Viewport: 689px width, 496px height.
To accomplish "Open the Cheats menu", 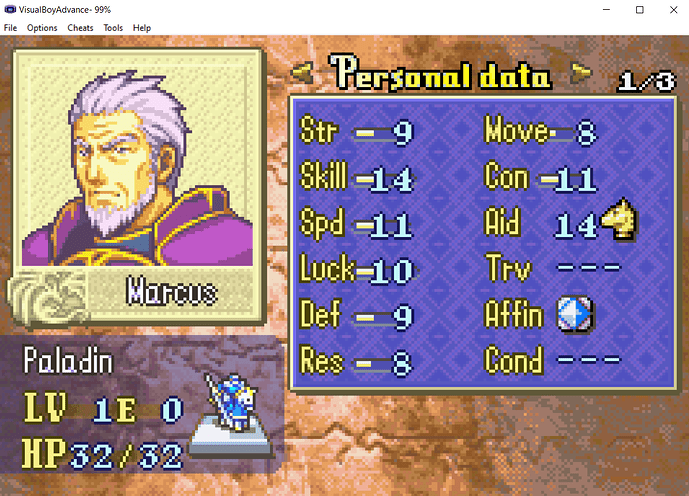I will coord(80,27).
